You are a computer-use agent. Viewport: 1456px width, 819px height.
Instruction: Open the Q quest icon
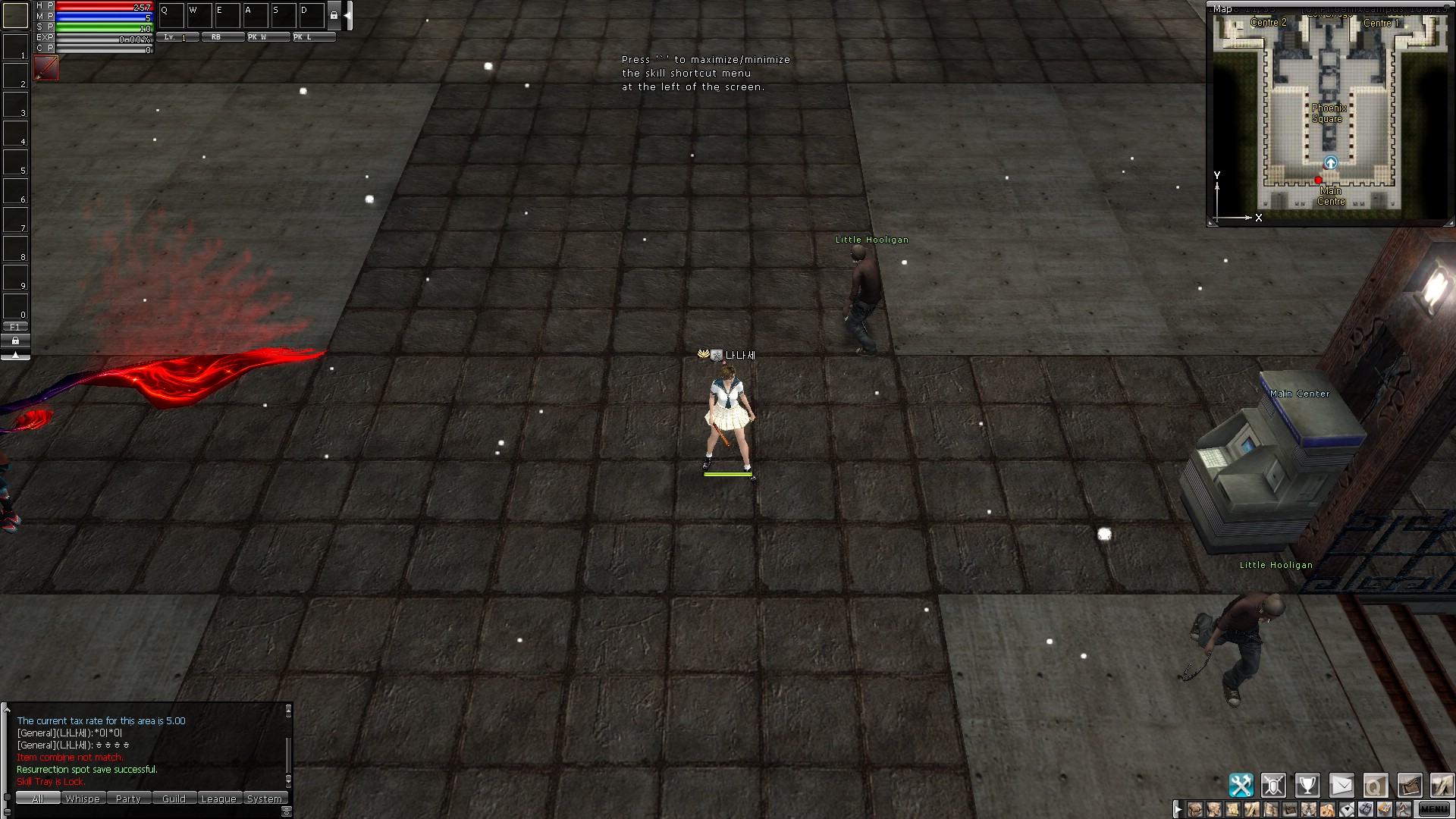pos(1376,786)
